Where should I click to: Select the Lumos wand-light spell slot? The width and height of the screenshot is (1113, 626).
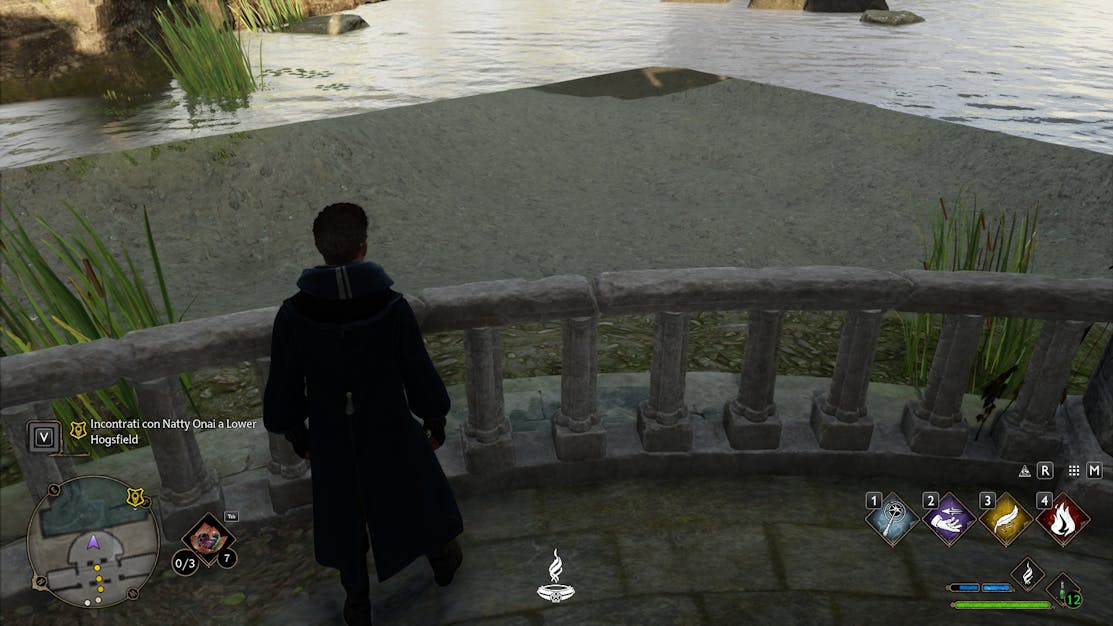coord(891,520)
